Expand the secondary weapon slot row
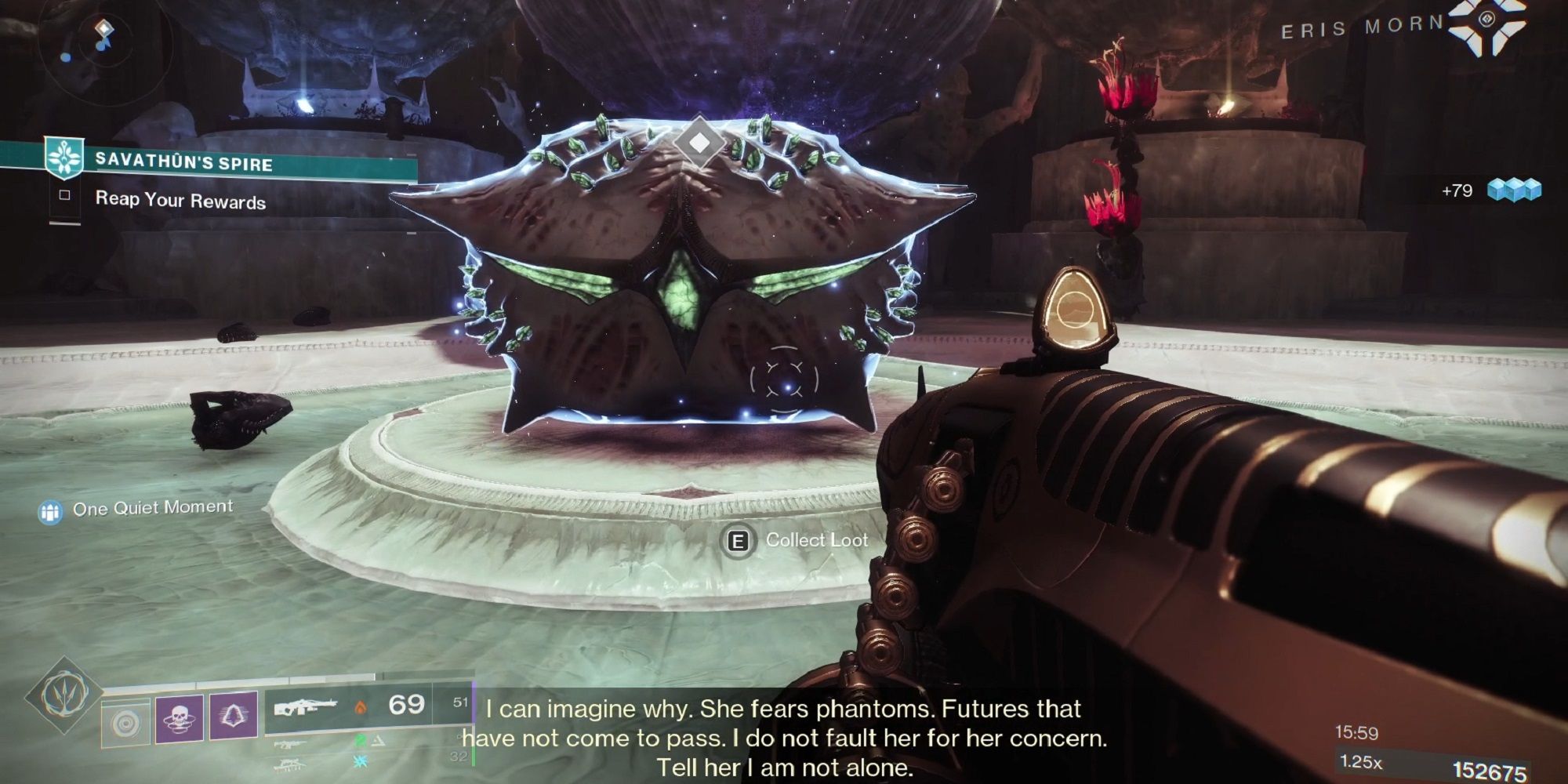This screenshot has width=1568, height=784. (x=290, y=743)
